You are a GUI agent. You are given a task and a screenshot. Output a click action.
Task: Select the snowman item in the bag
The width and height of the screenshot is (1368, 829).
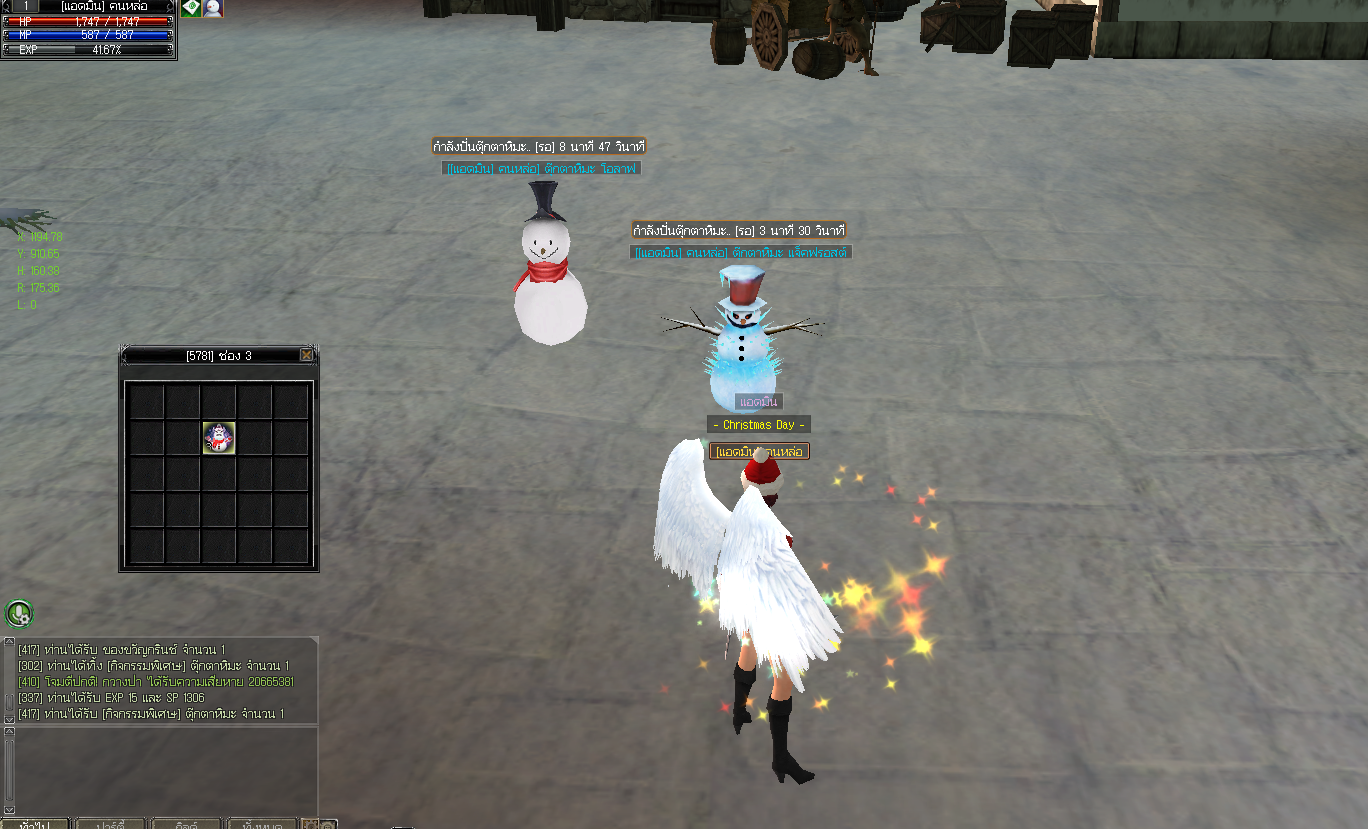pyautogui.click(x=219, y=437)
